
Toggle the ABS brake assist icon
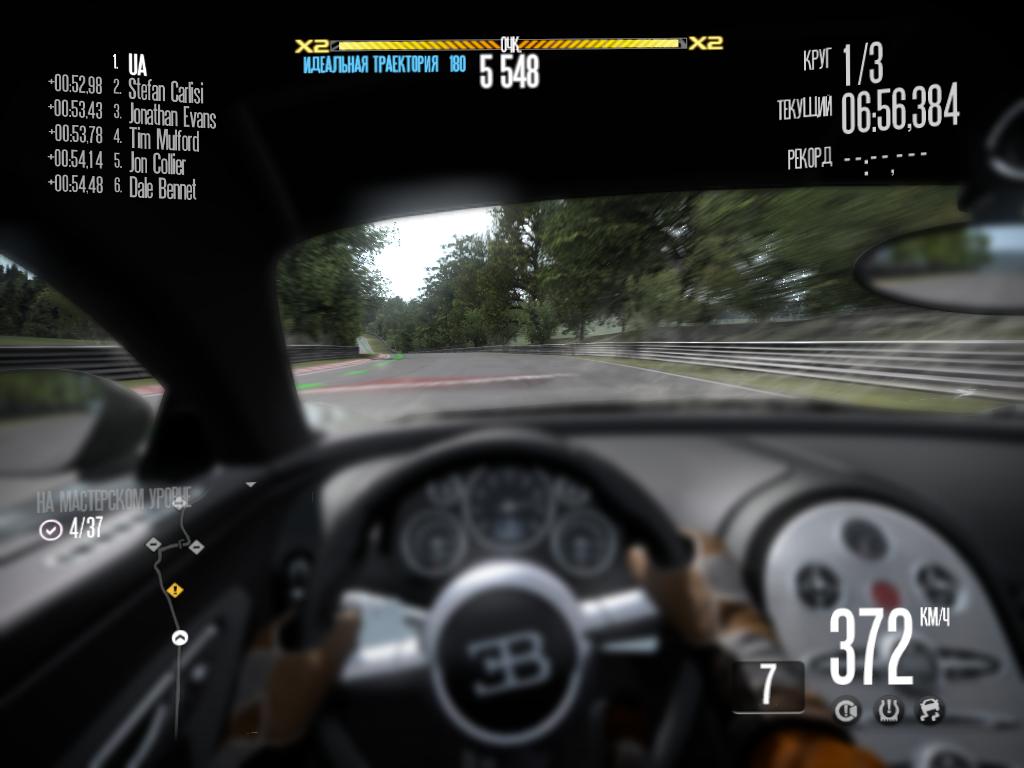tap(847, 711)
